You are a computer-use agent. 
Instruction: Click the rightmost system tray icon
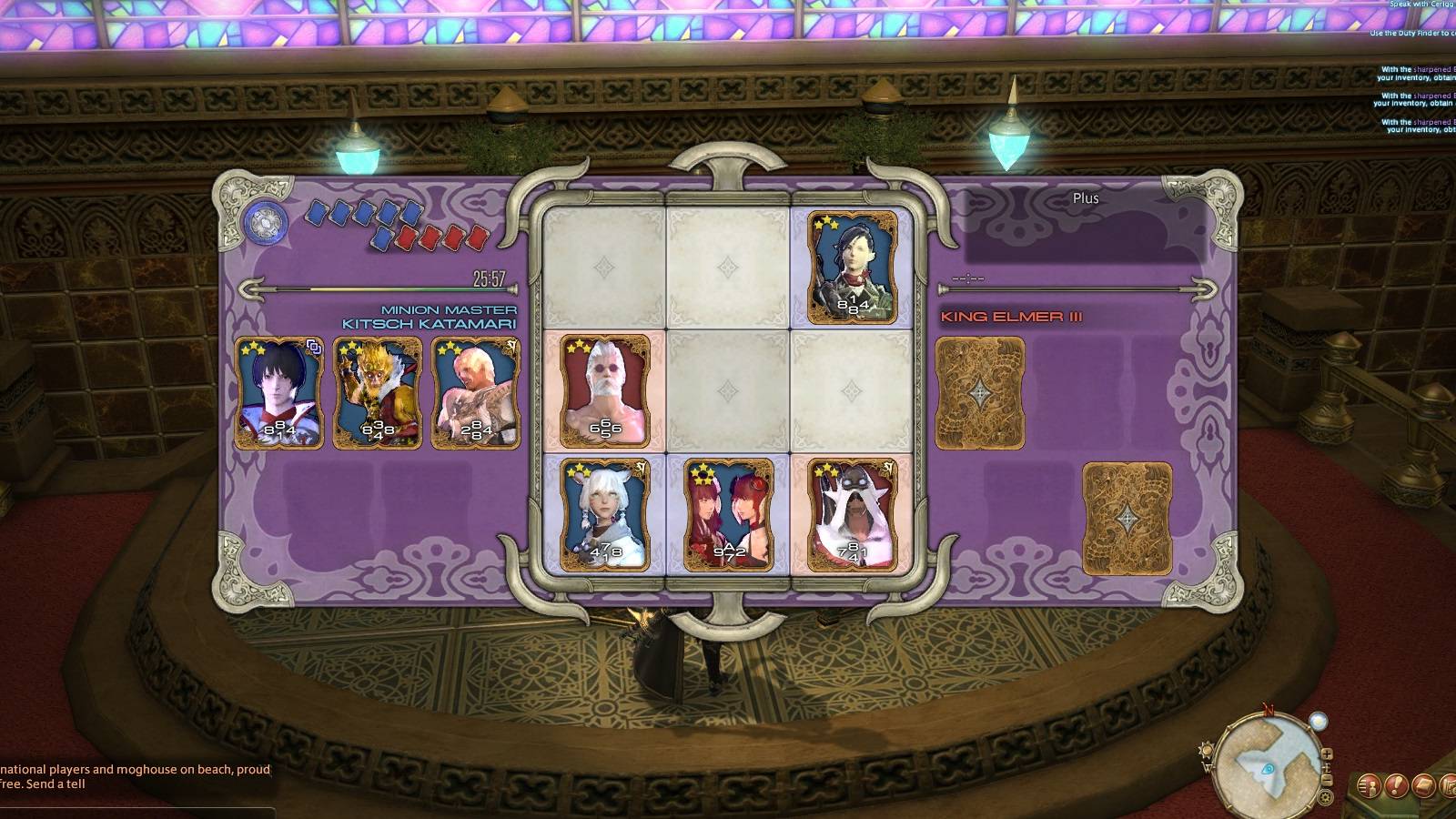click(1449, 786)
